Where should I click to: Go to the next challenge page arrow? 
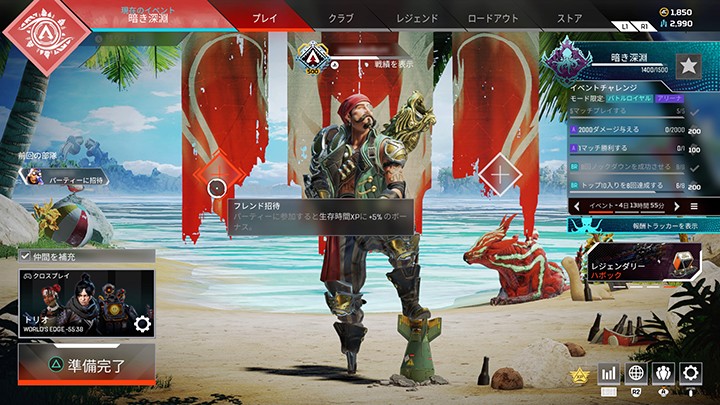click(x=677, y=206)
